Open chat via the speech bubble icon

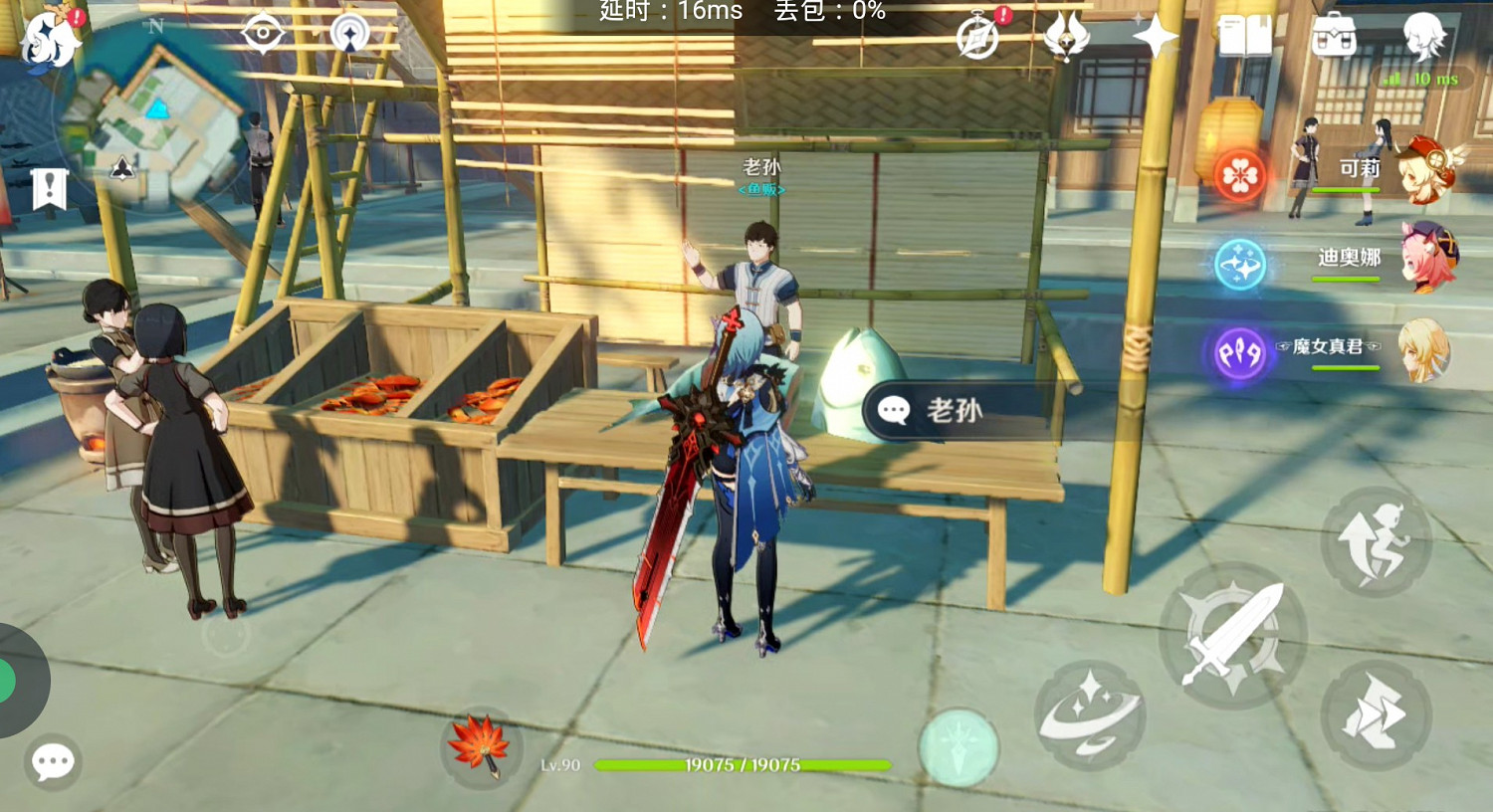click(52, 762)
